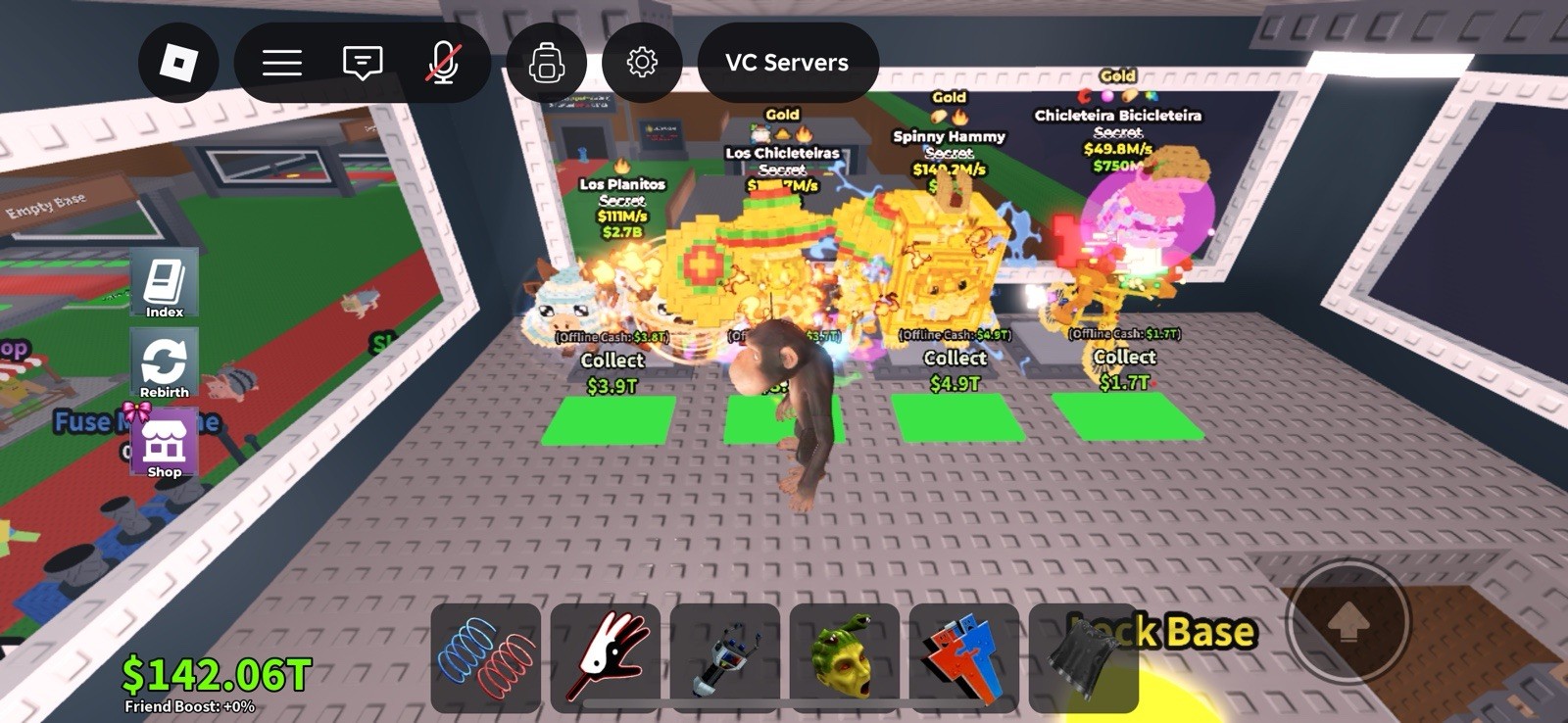1568x723 pixels.
Task: Open the Shop panel
Action: tap(165, 443)
